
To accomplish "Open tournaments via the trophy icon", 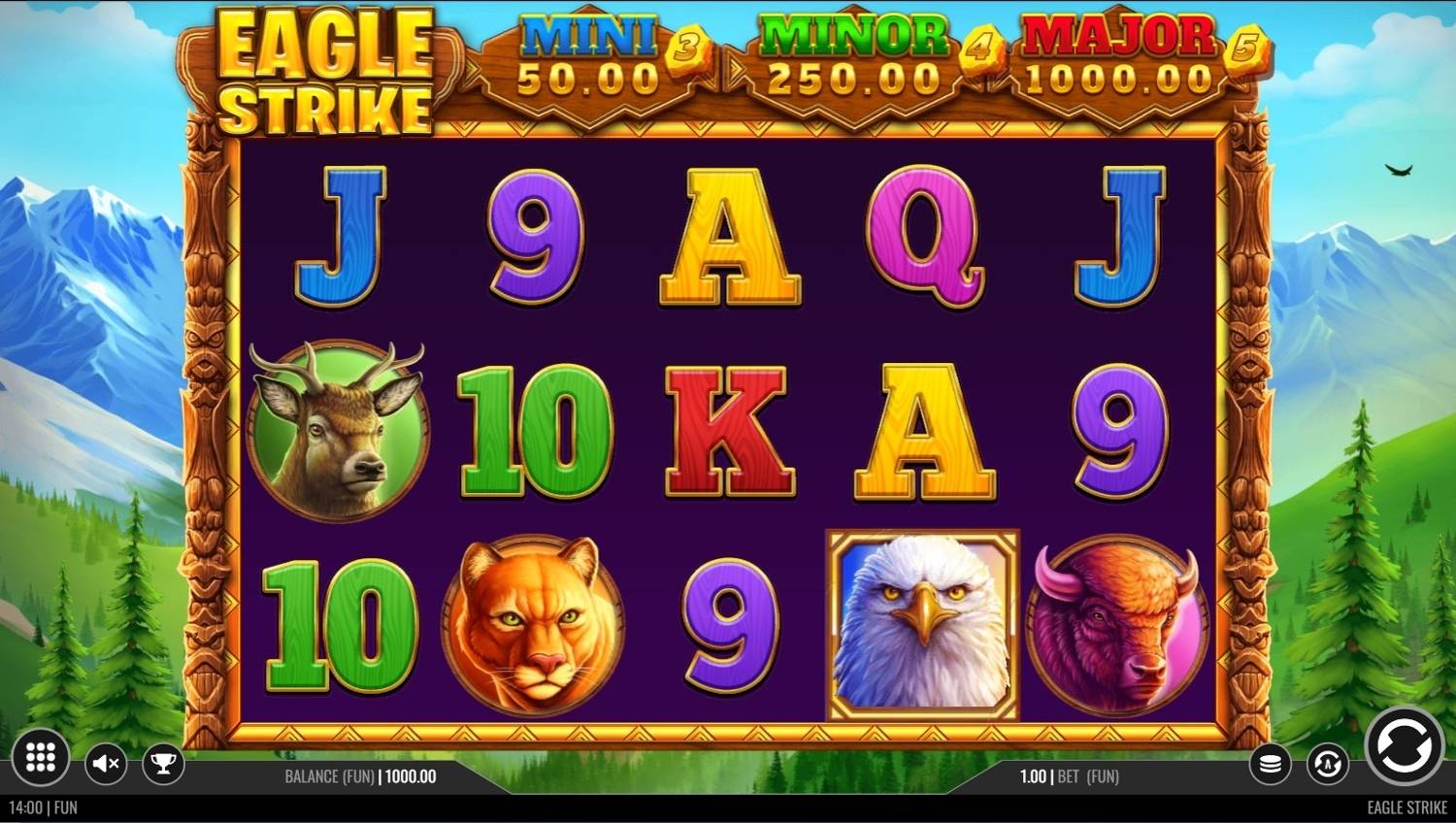I will click(x=162, y=764).
